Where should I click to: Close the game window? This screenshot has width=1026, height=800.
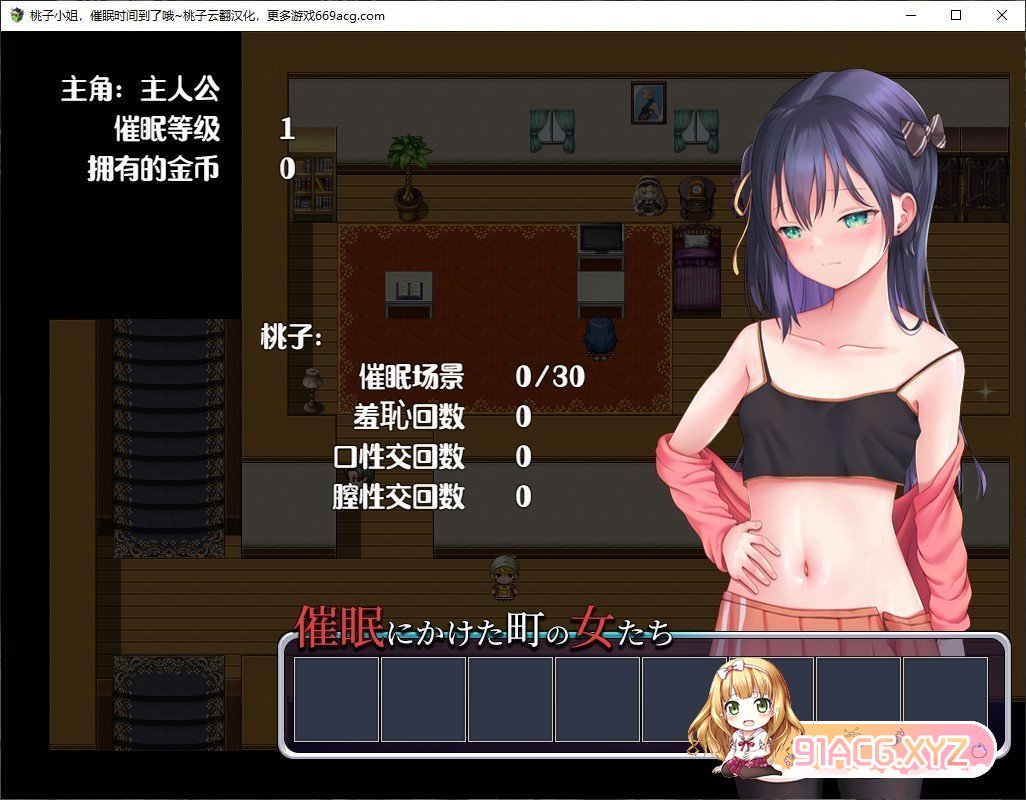tap(1002, 15)
